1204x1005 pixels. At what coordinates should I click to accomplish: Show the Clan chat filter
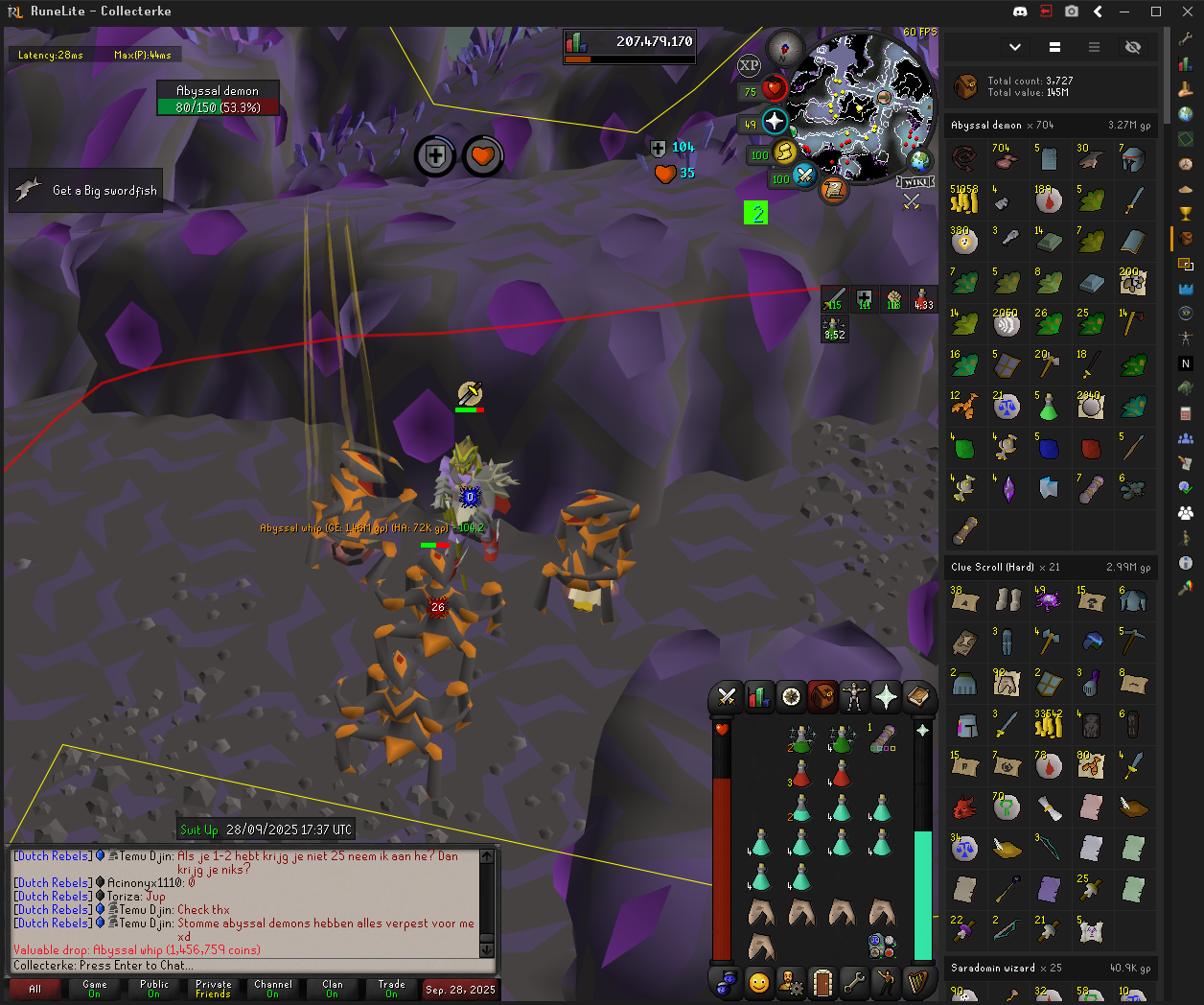(332, 989)
